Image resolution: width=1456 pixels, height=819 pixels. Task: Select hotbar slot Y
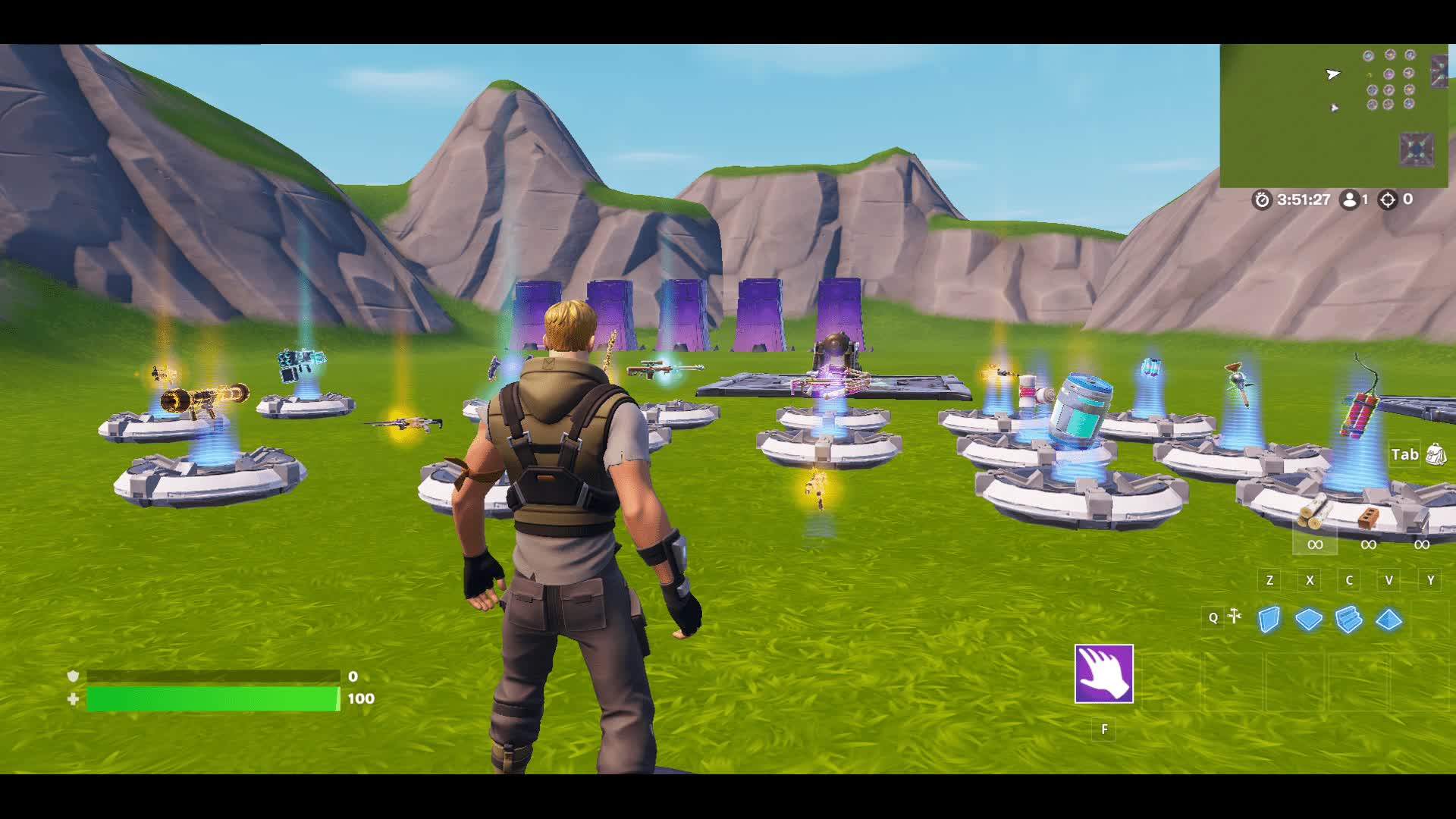[x=1430, y=580]
